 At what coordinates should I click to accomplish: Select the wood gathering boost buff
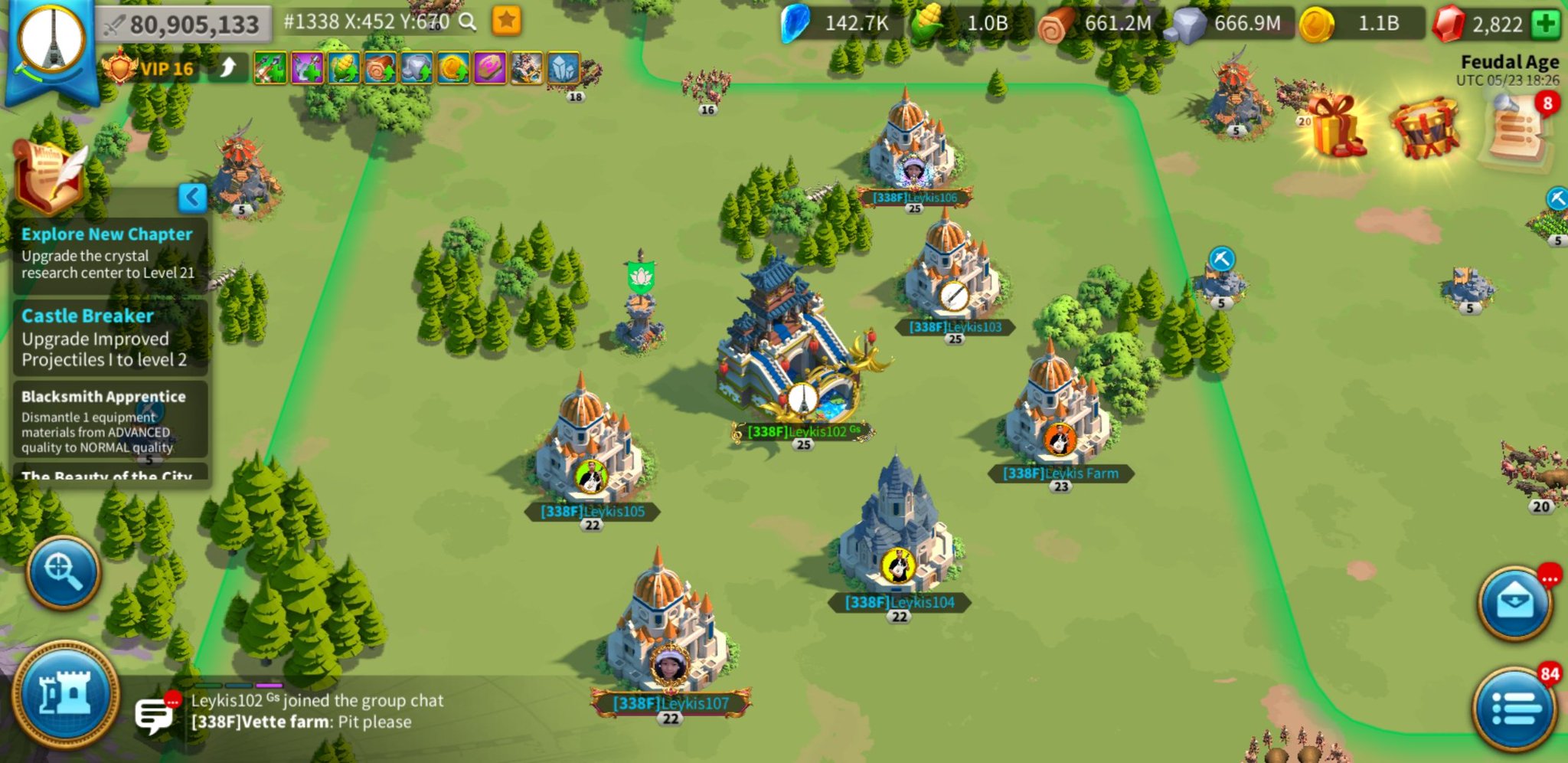tap(380, 67)
